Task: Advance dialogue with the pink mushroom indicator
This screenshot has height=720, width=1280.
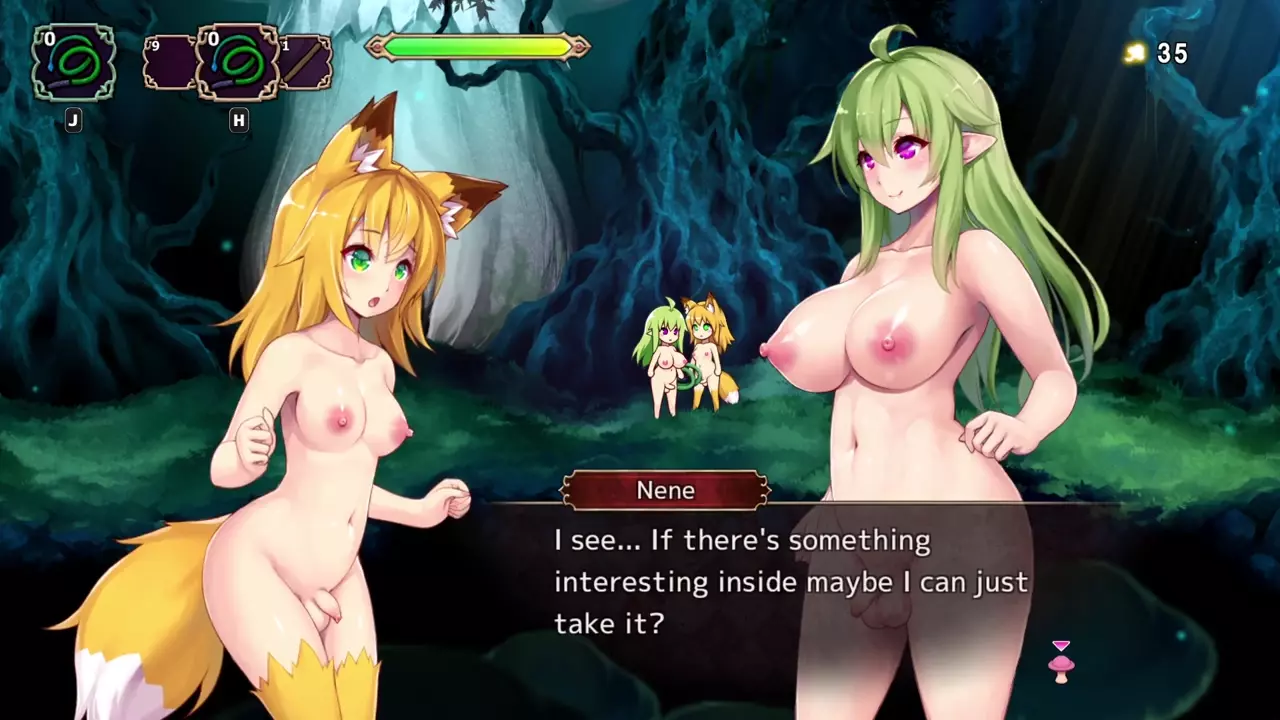Action: click(x=1061, y=664)
